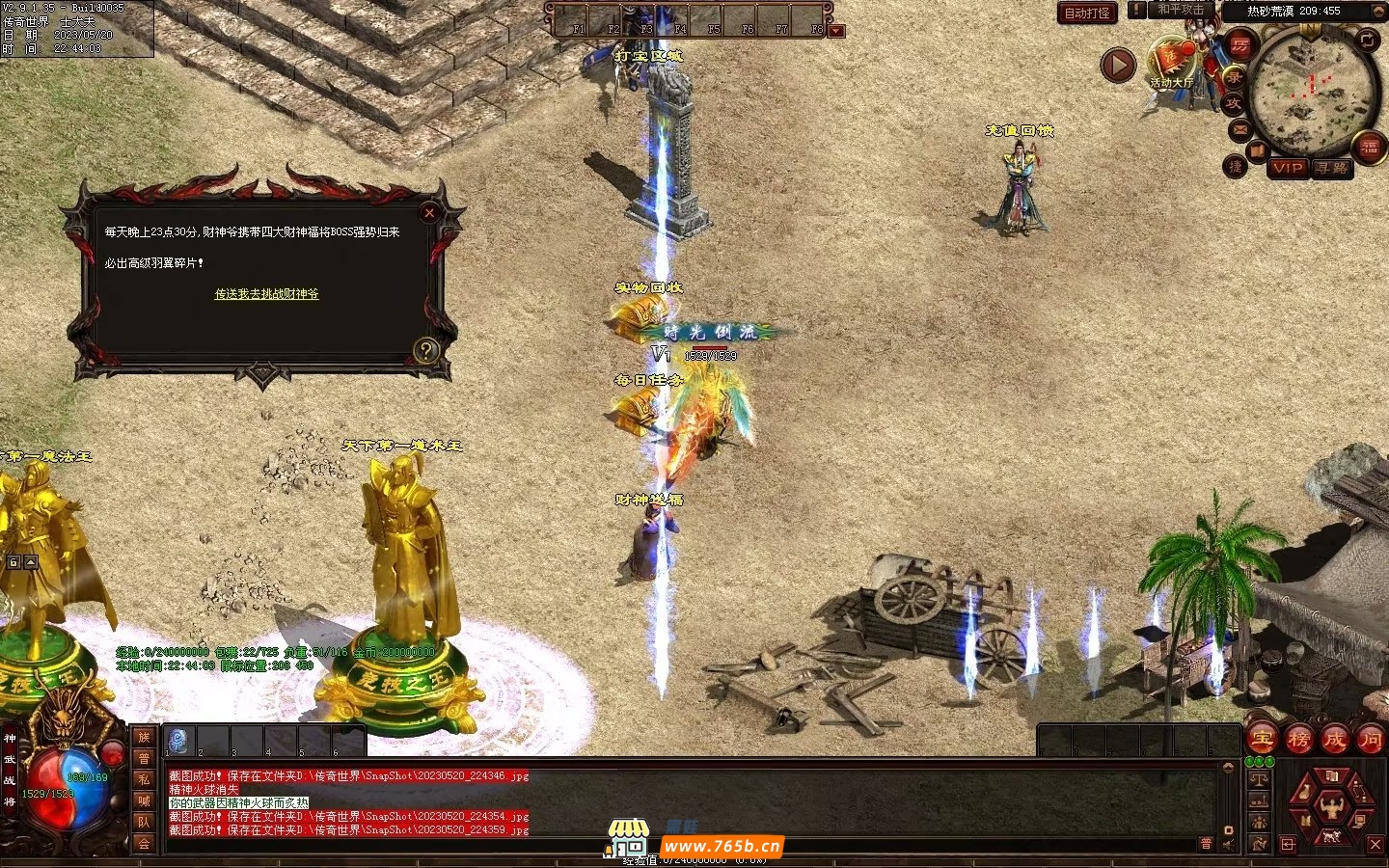
Task: Switch chat to the 私 private channel
Action: click(144, 779)
